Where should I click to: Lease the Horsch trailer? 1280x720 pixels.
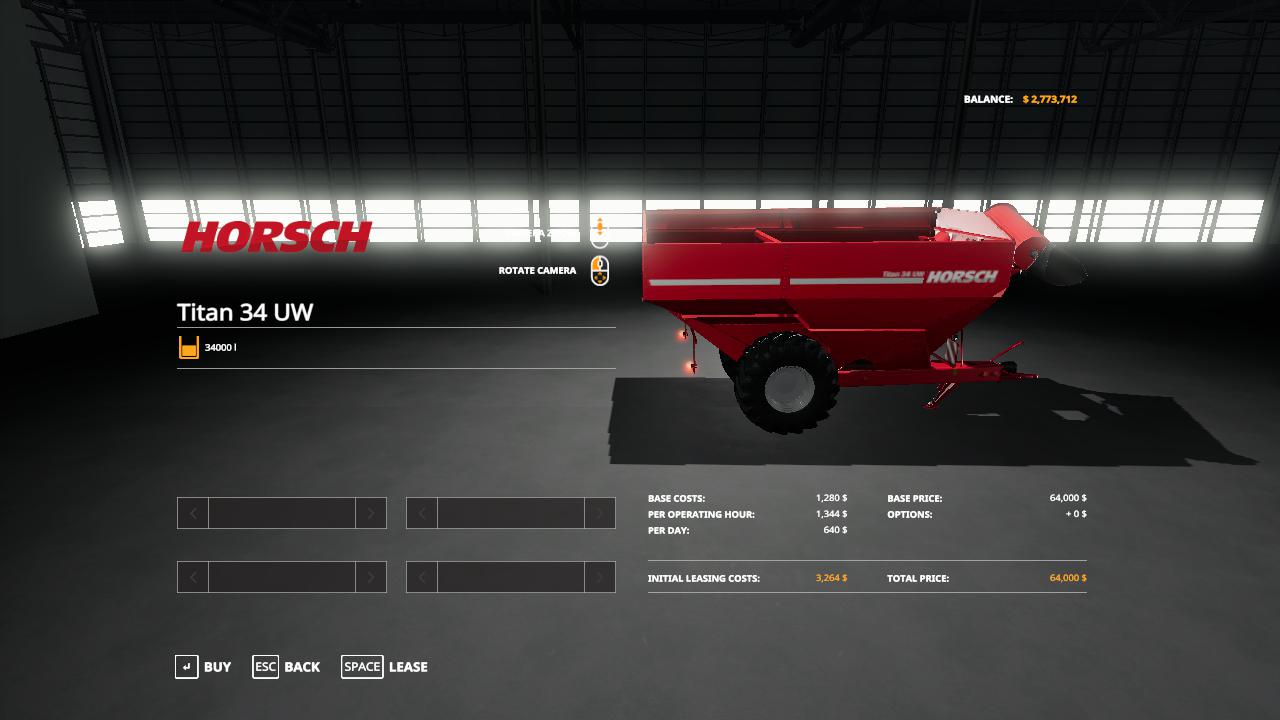click(385, 667)
